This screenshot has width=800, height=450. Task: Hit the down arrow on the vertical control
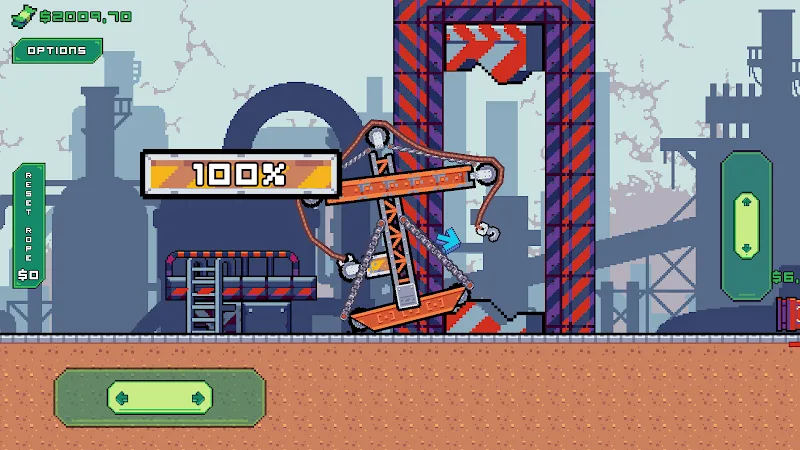[745, 247]
